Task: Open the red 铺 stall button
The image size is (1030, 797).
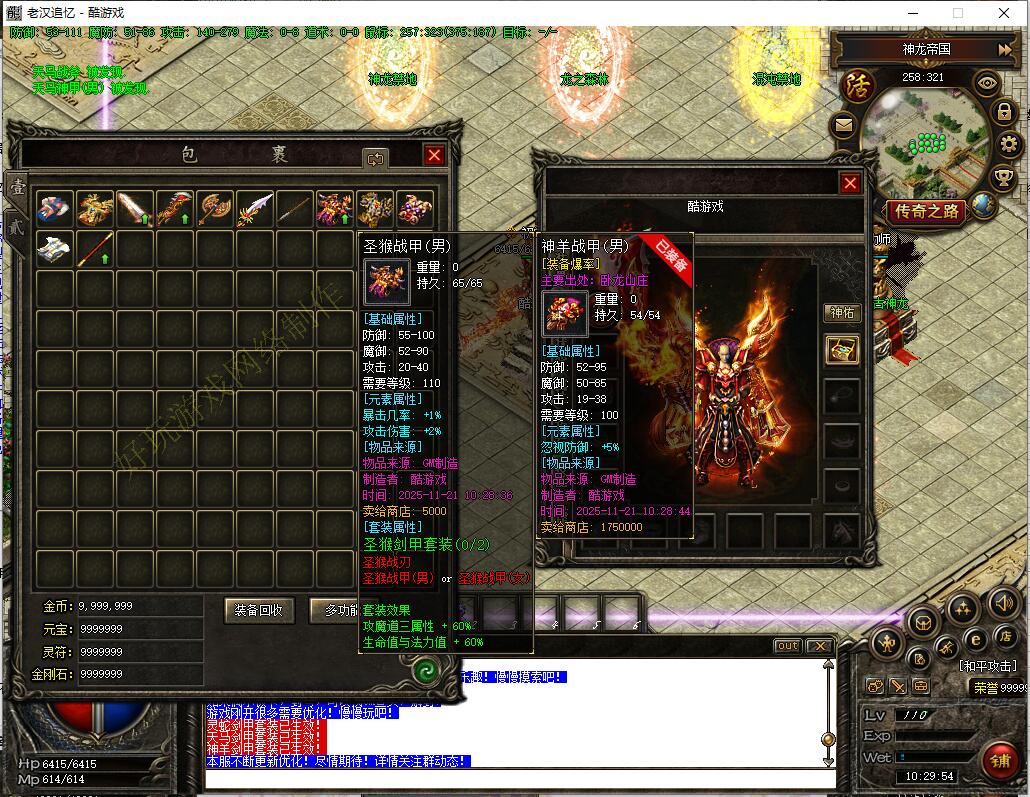Action: [999, 759]
